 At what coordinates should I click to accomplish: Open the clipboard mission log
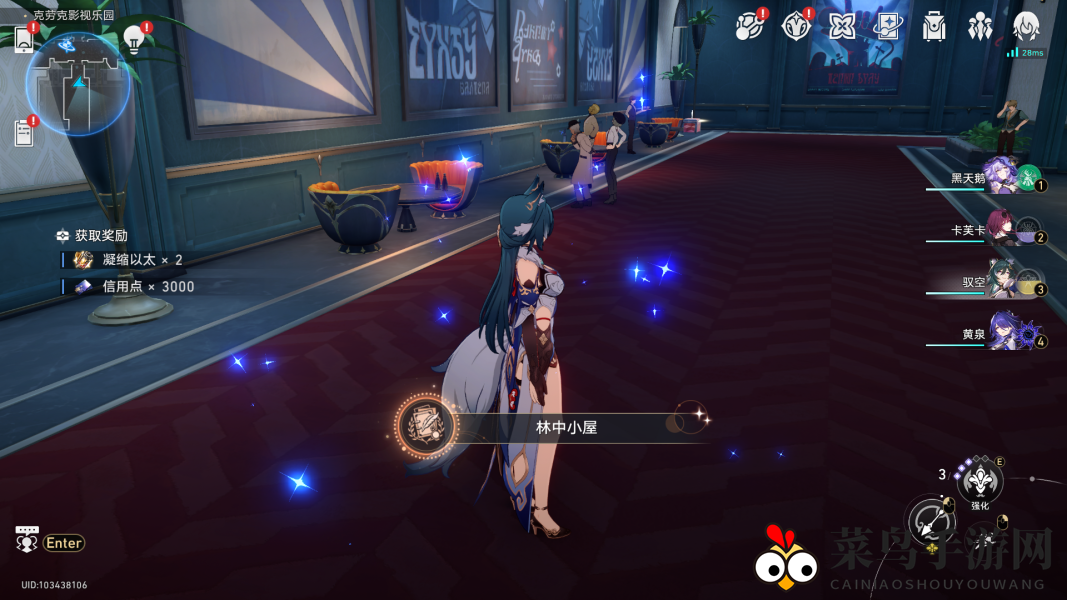point(24,131)
